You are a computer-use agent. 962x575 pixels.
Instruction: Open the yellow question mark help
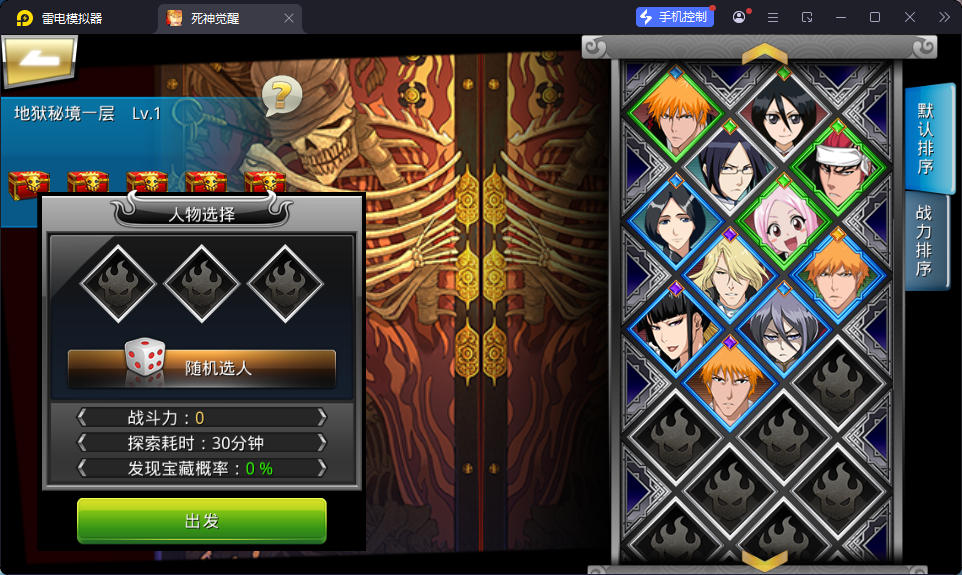tap(282, 95)
